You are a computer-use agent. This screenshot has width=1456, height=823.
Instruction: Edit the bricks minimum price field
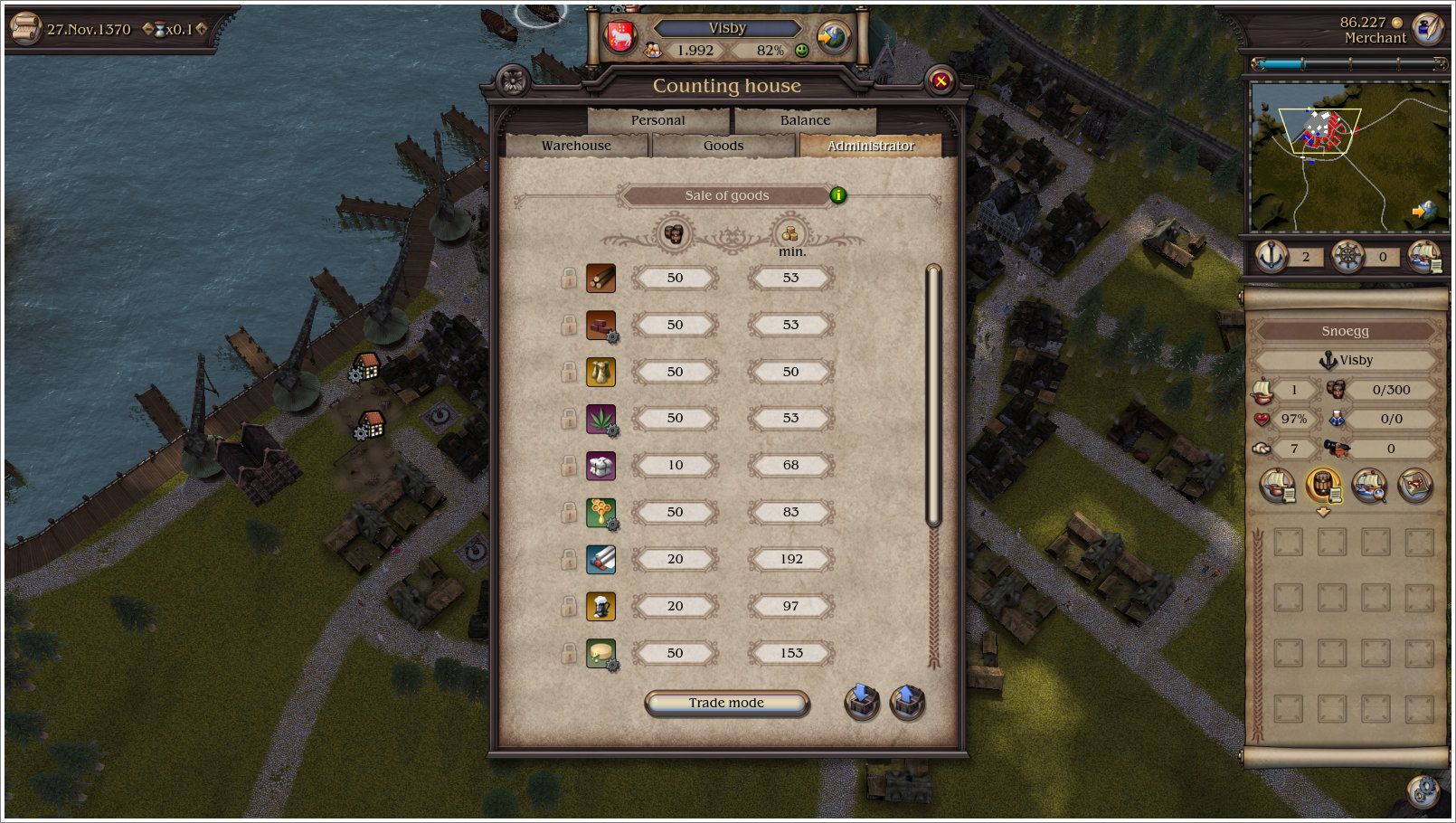click(790, 325)
